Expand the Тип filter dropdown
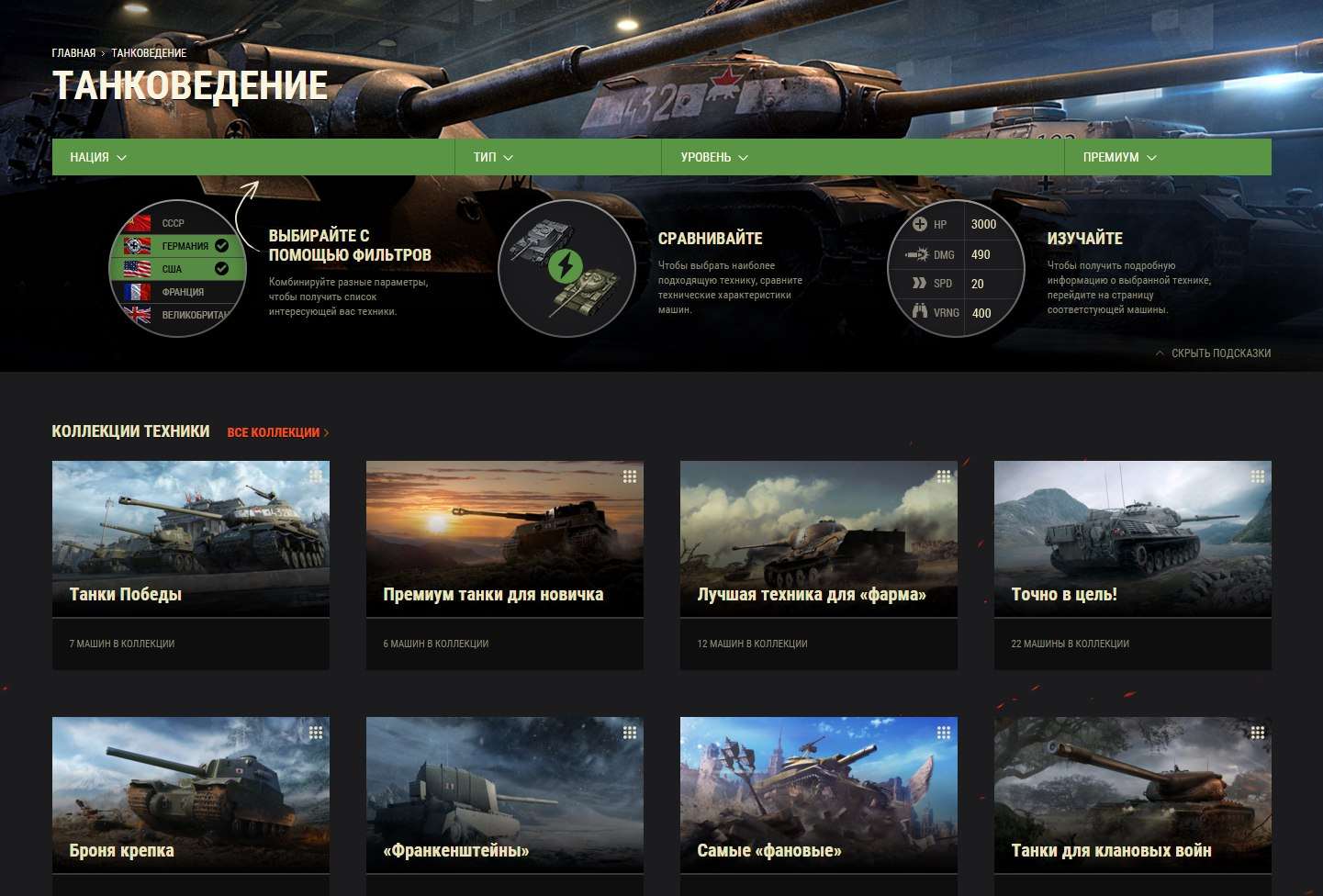This screenshot has height=896, width=1323. [493, 157]
